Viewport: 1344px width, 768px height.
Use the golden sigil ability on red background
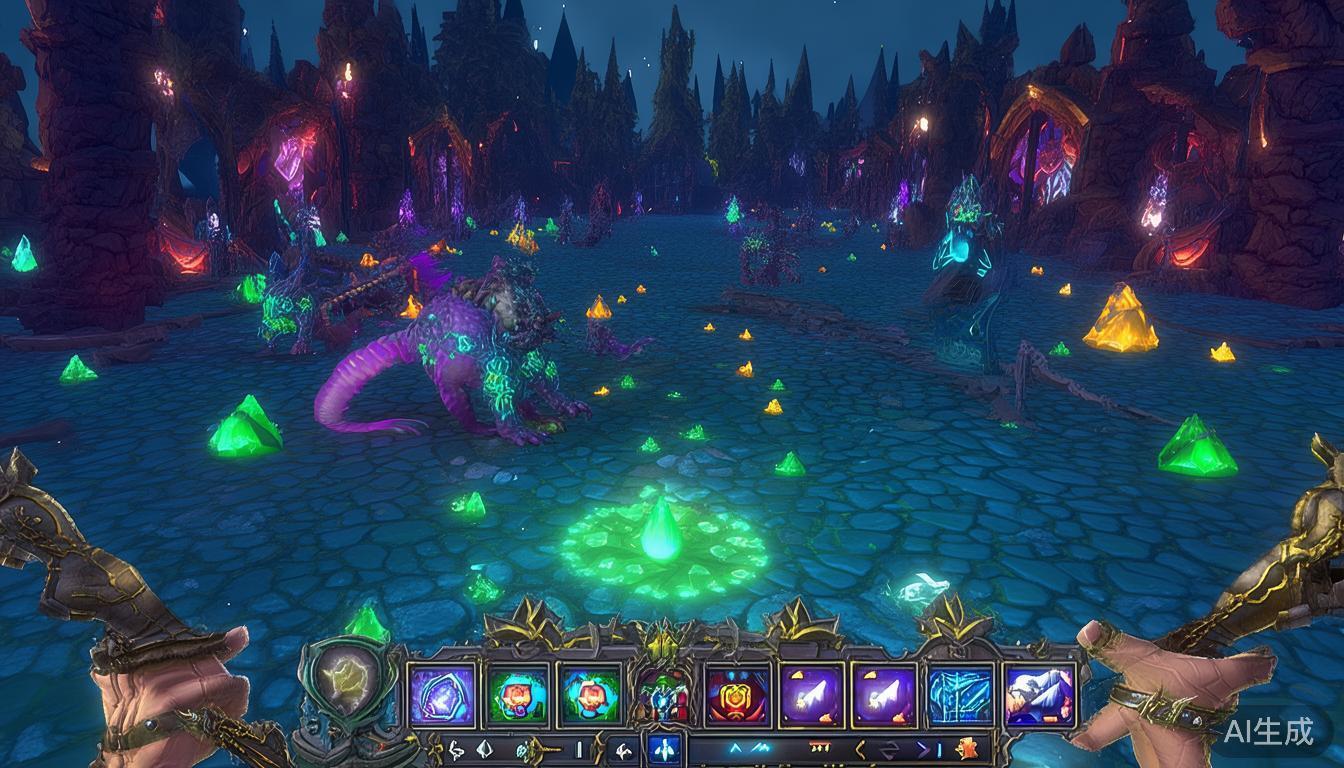pos(738,694)
